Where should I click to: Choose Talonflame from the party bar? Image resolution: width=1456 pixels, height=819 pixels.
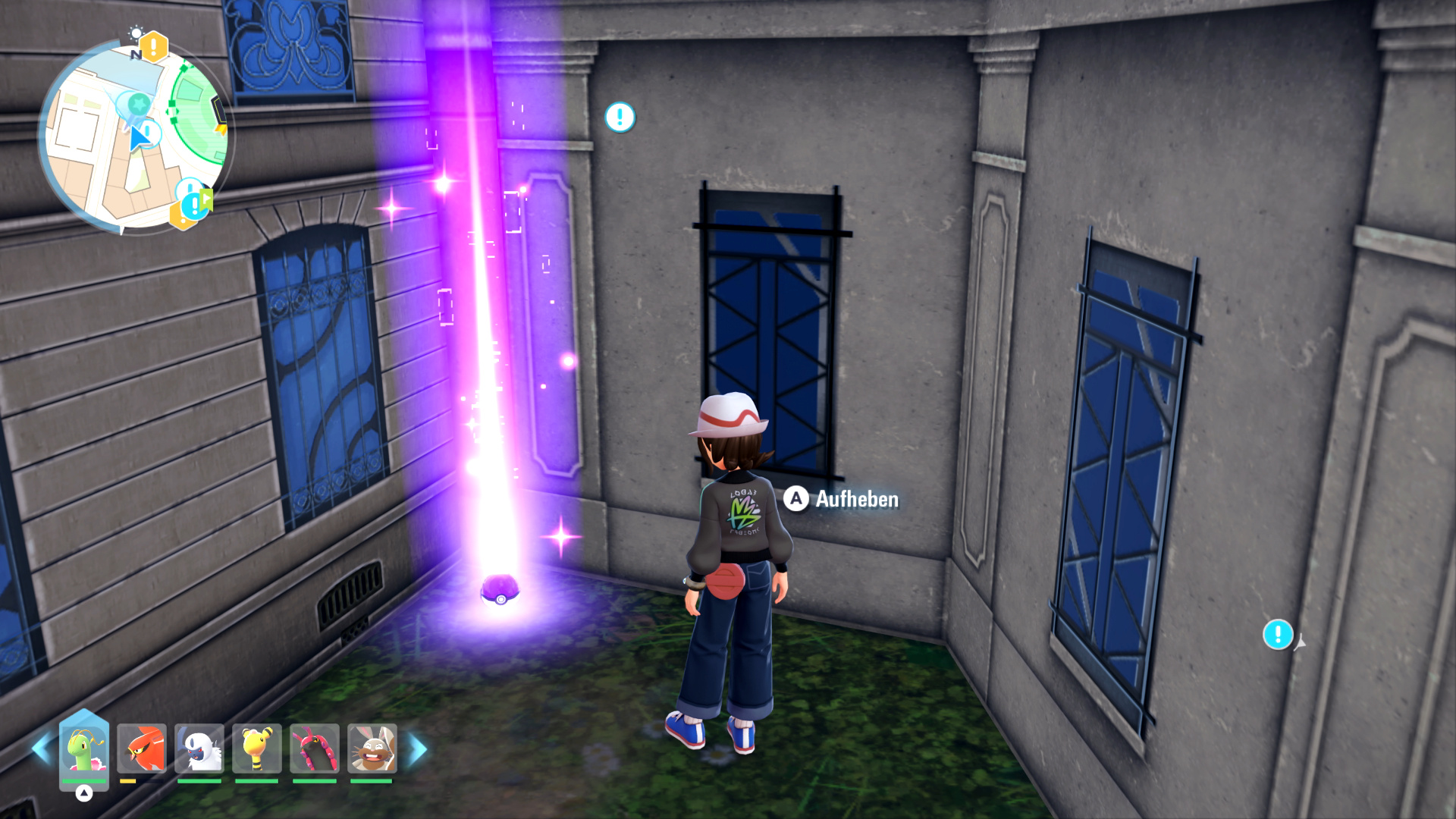pos(142,748)
